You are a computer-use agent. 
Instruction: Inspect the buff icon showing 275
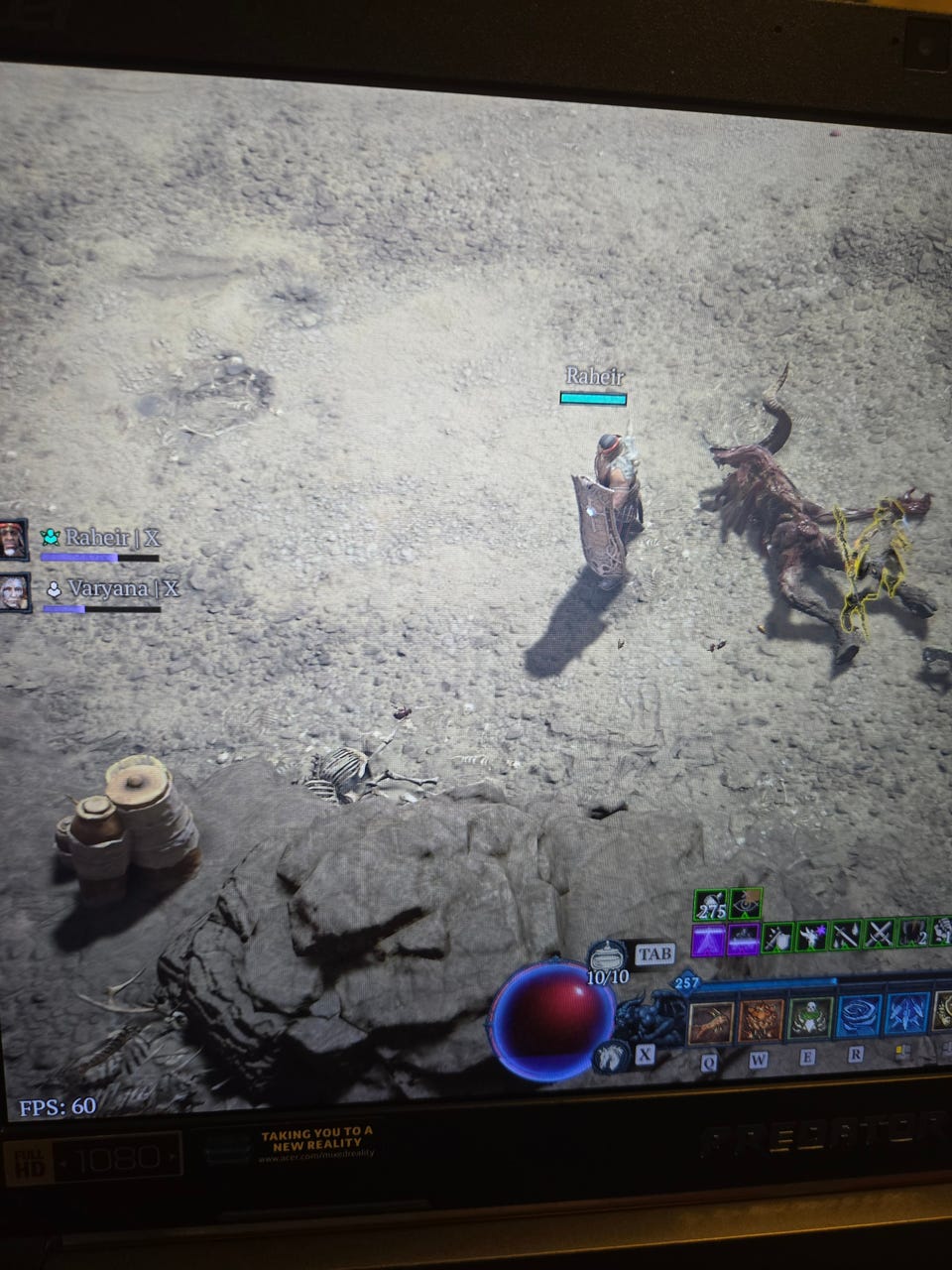[711, 905]
